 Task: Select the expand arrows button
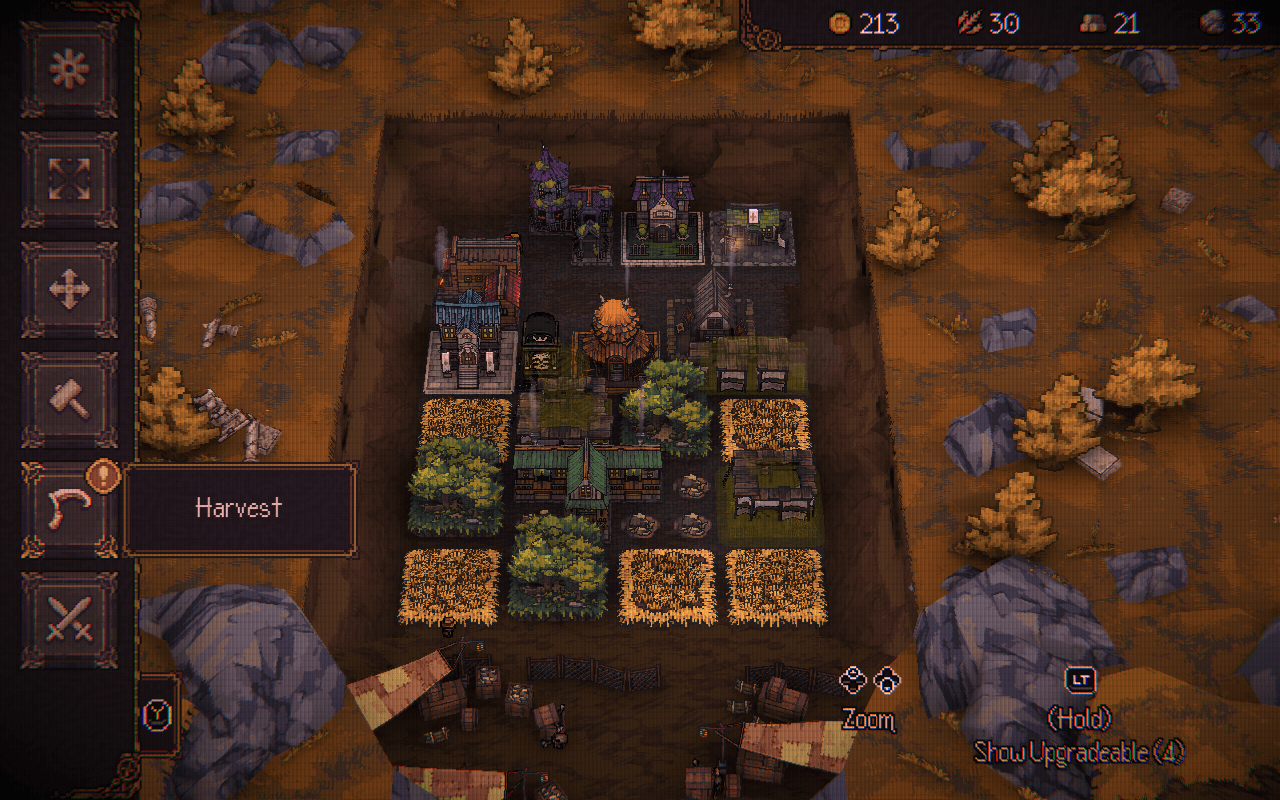(x=69, y=179)
